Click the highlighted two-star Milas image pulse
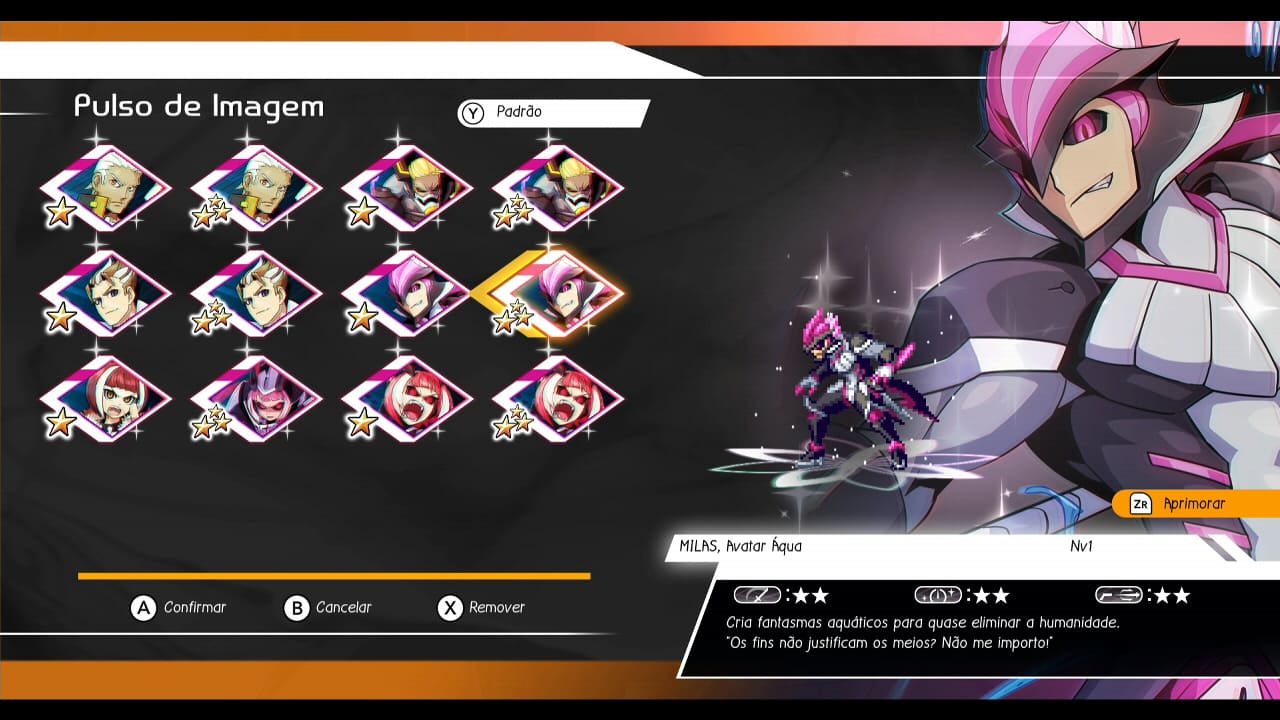Screen dimensions: 1280x720 pyautogui.click(x=559, y=294)
